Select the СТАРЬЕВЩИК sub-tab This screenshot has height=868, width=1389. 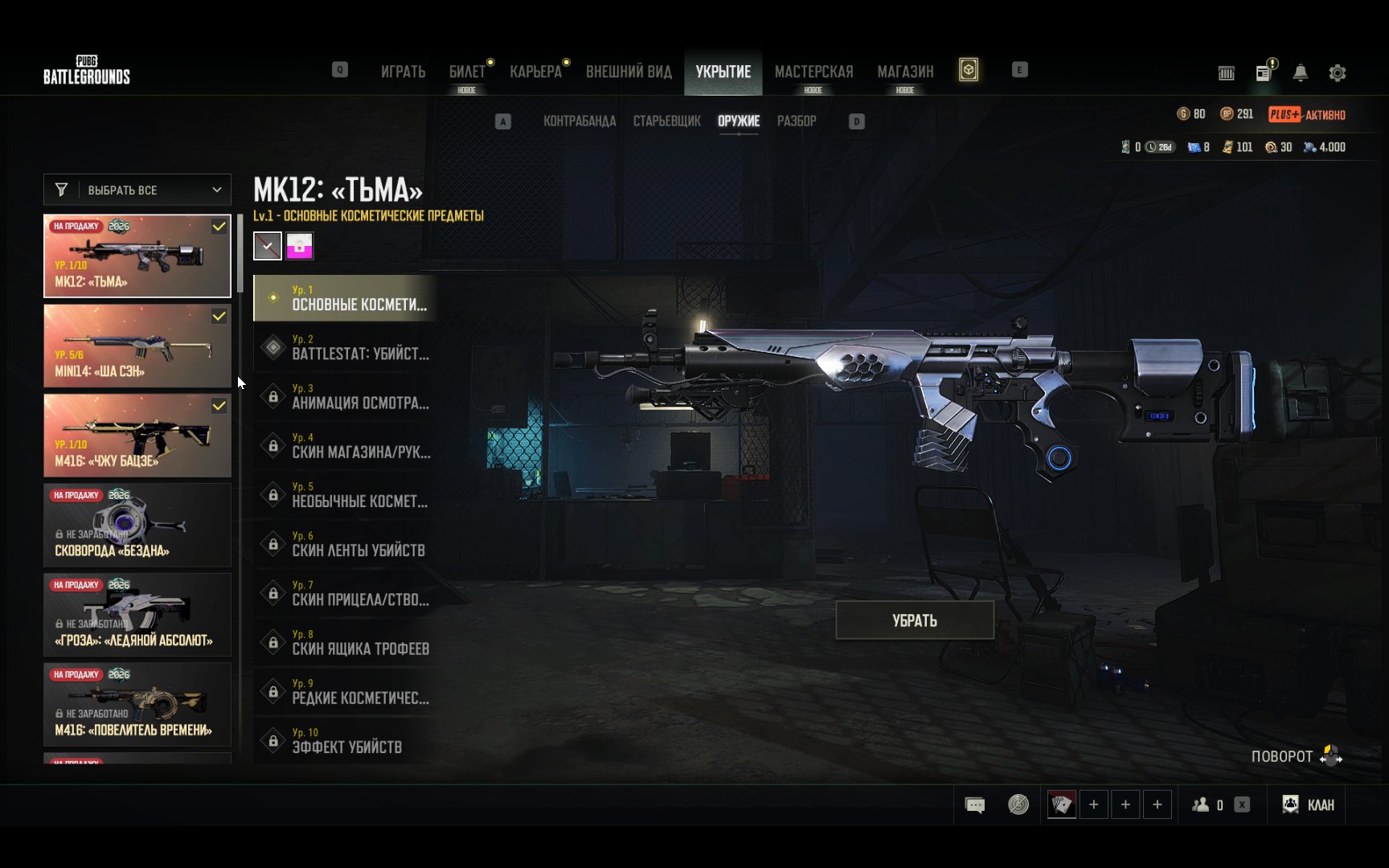point(666,121)
